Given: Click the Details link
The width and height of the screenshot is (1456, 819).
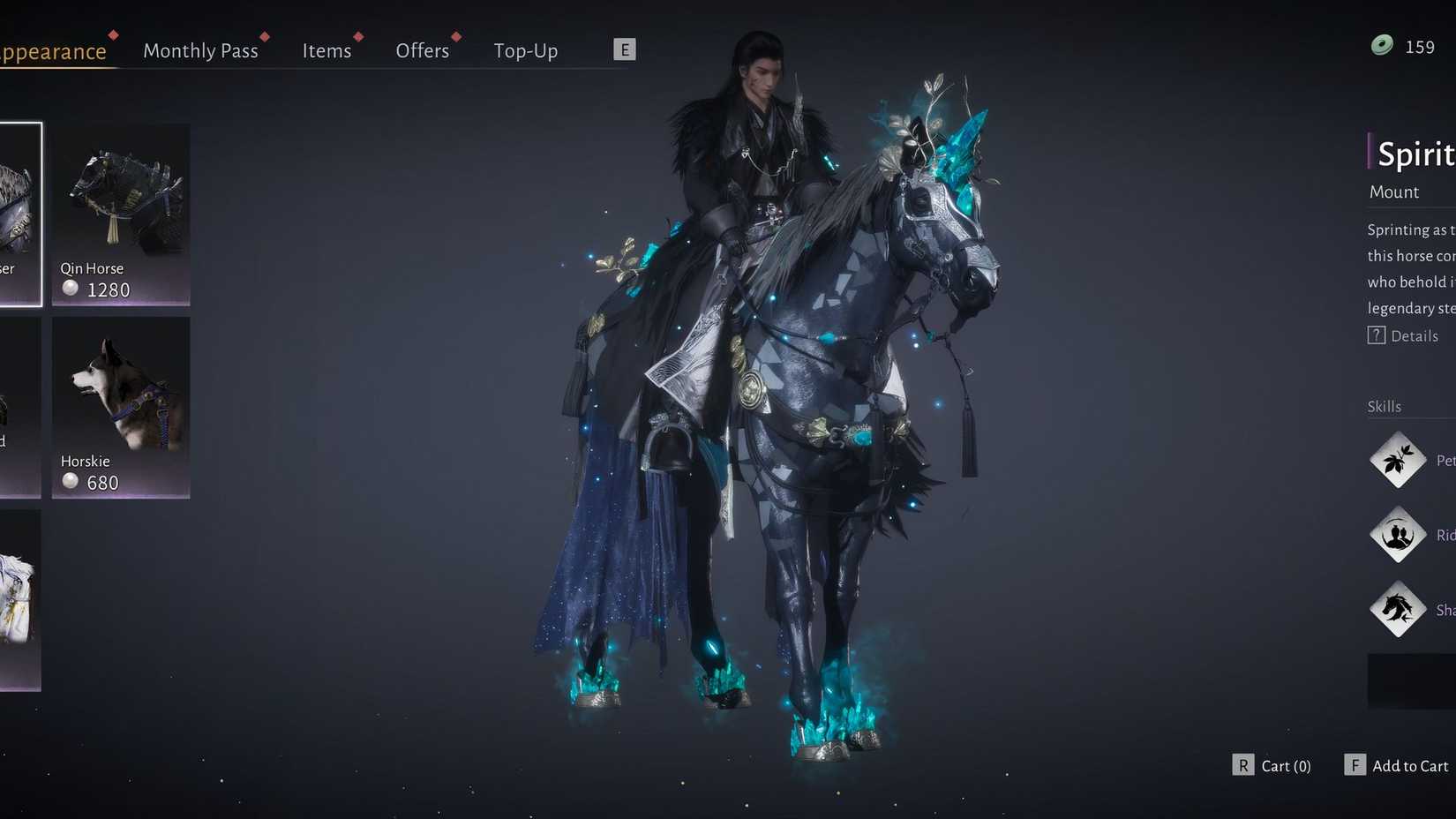Looking at the screenshot, I should [1414, 335].
